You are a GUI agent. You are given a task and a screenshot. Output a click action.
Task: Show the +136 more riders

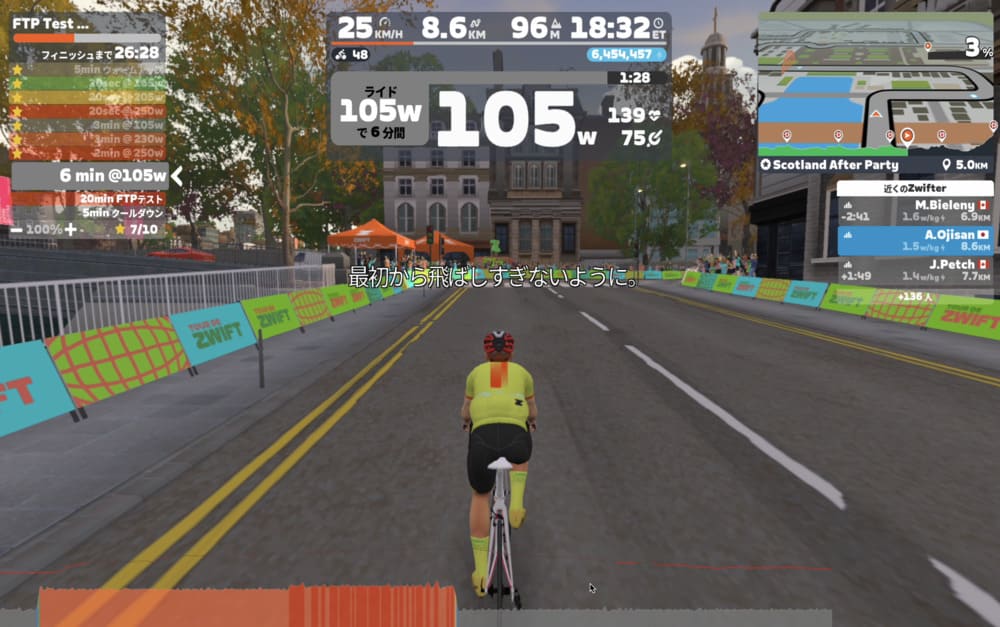click(x=915, y=296)
